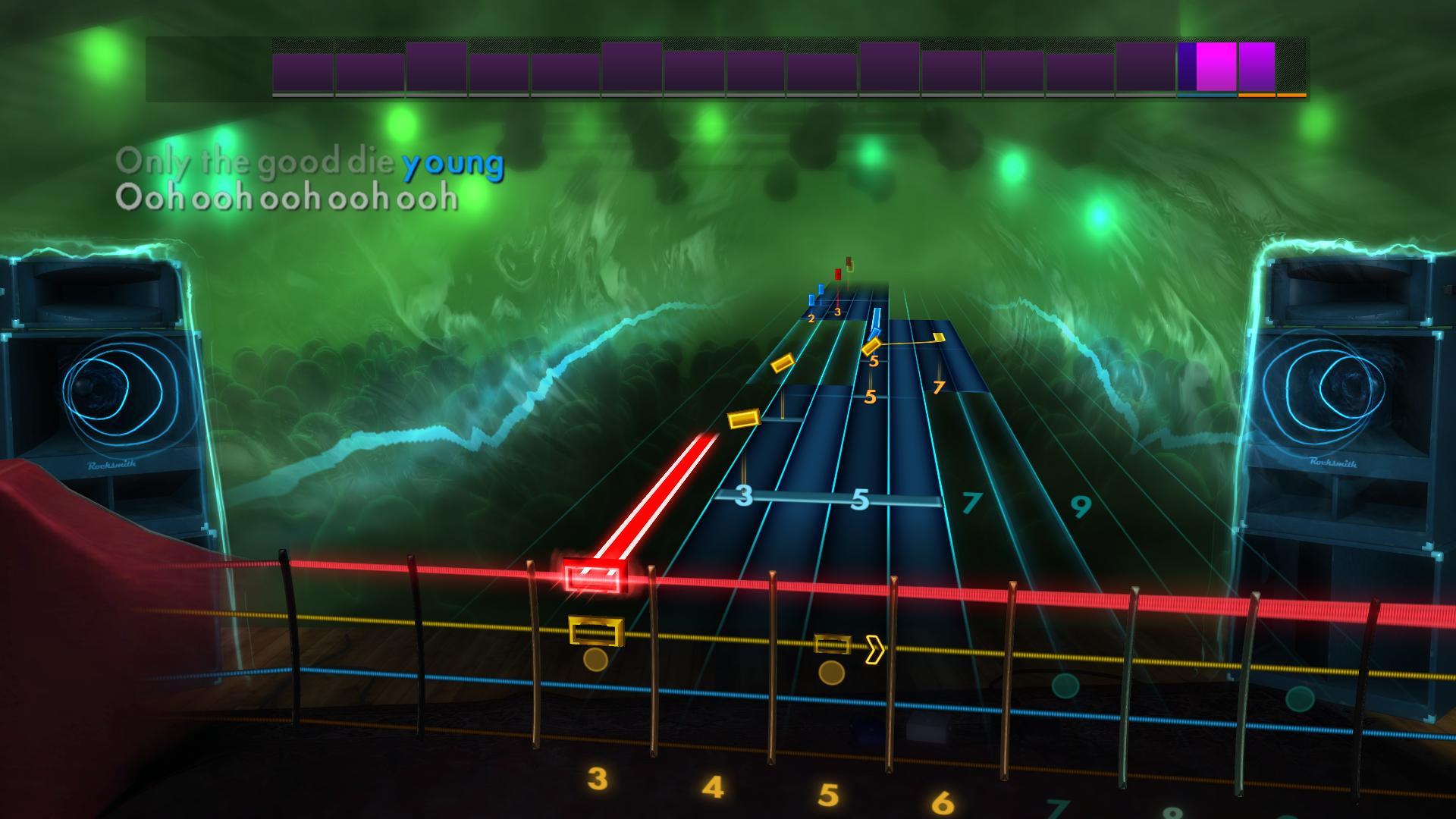Select the yellow note marker above the yellow string
The height and width of the screenshot is (819, 1456).
pos(834,645)
